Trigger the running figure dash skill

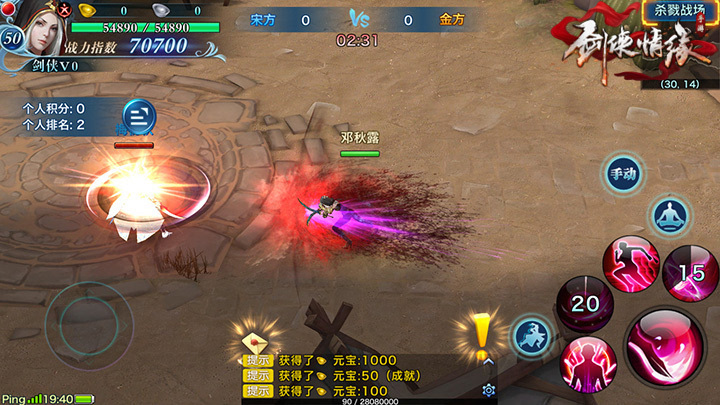(x=630, y=265)
